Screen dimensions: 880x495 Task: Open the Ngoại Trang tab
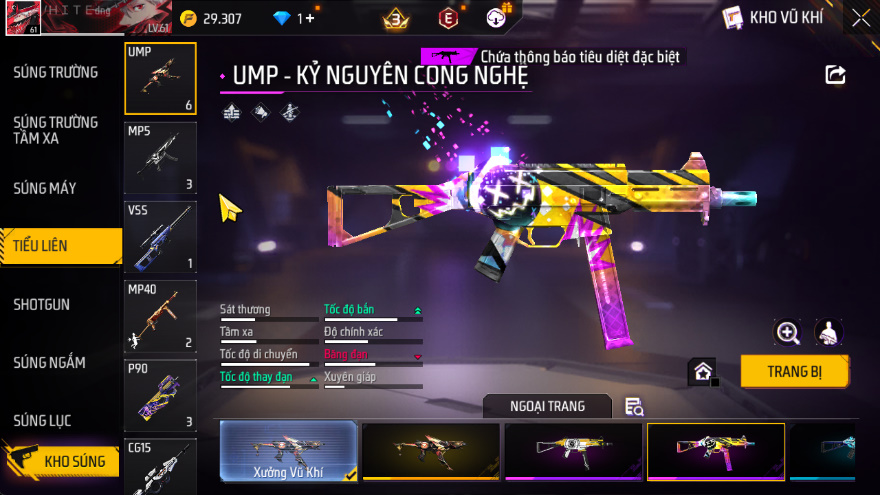[547, 406]
